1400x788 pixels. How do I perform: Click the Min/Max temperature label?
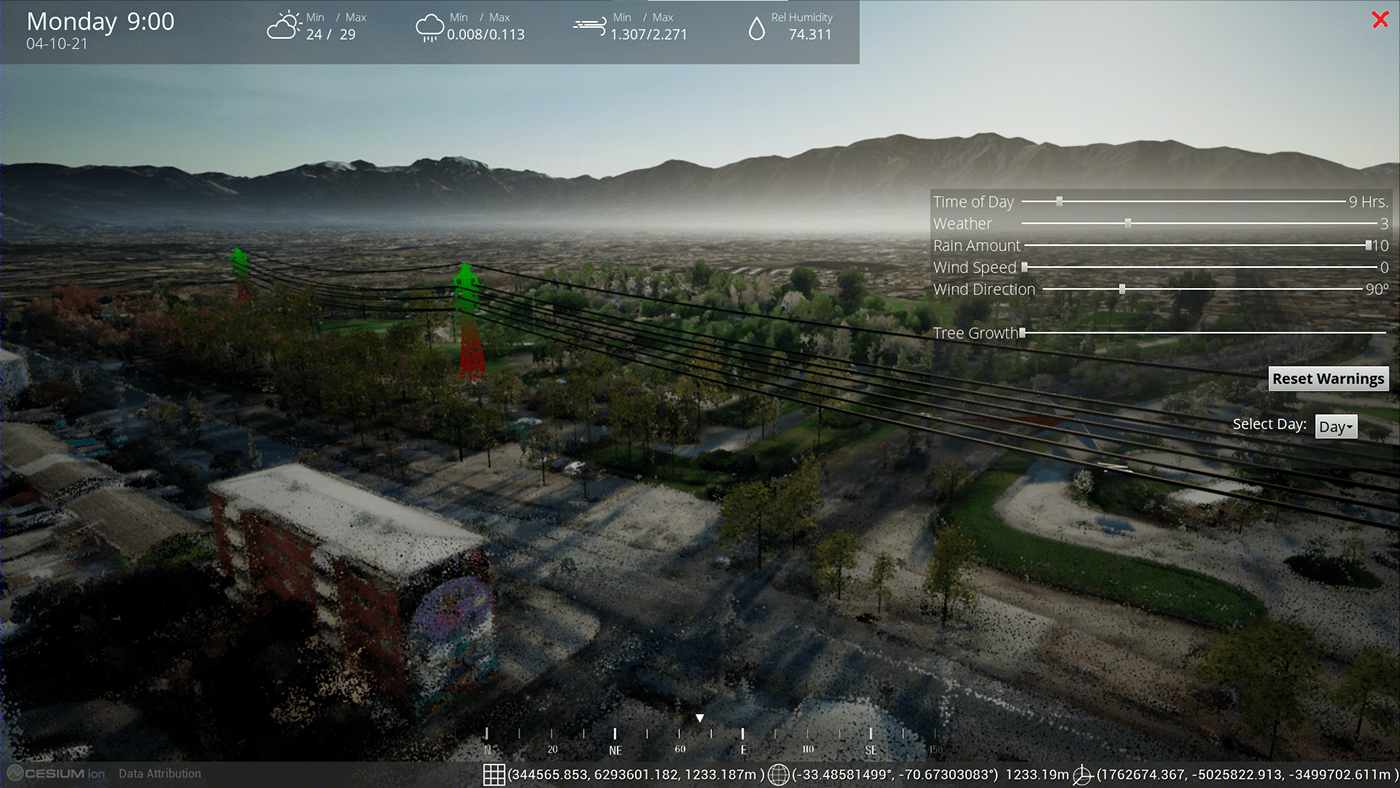336,17
